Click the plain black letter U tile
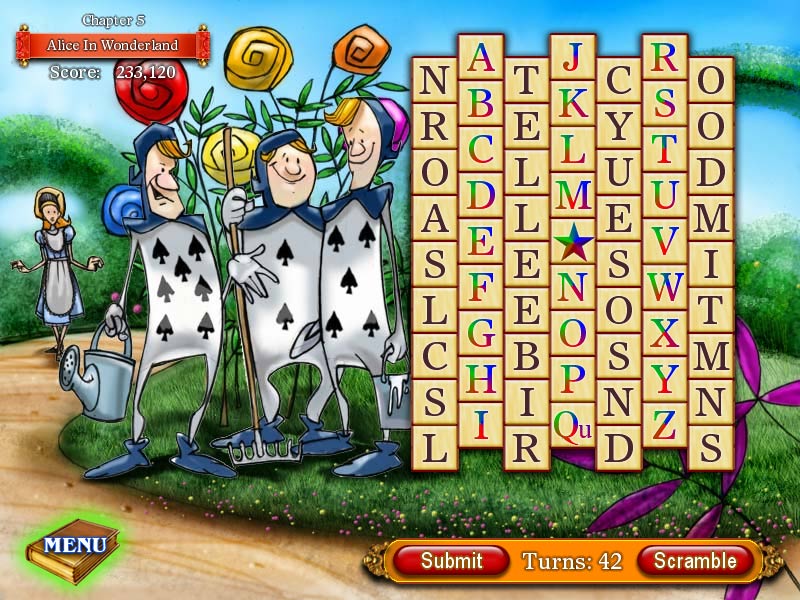This screenshot has height=600, width=800. 619,171
